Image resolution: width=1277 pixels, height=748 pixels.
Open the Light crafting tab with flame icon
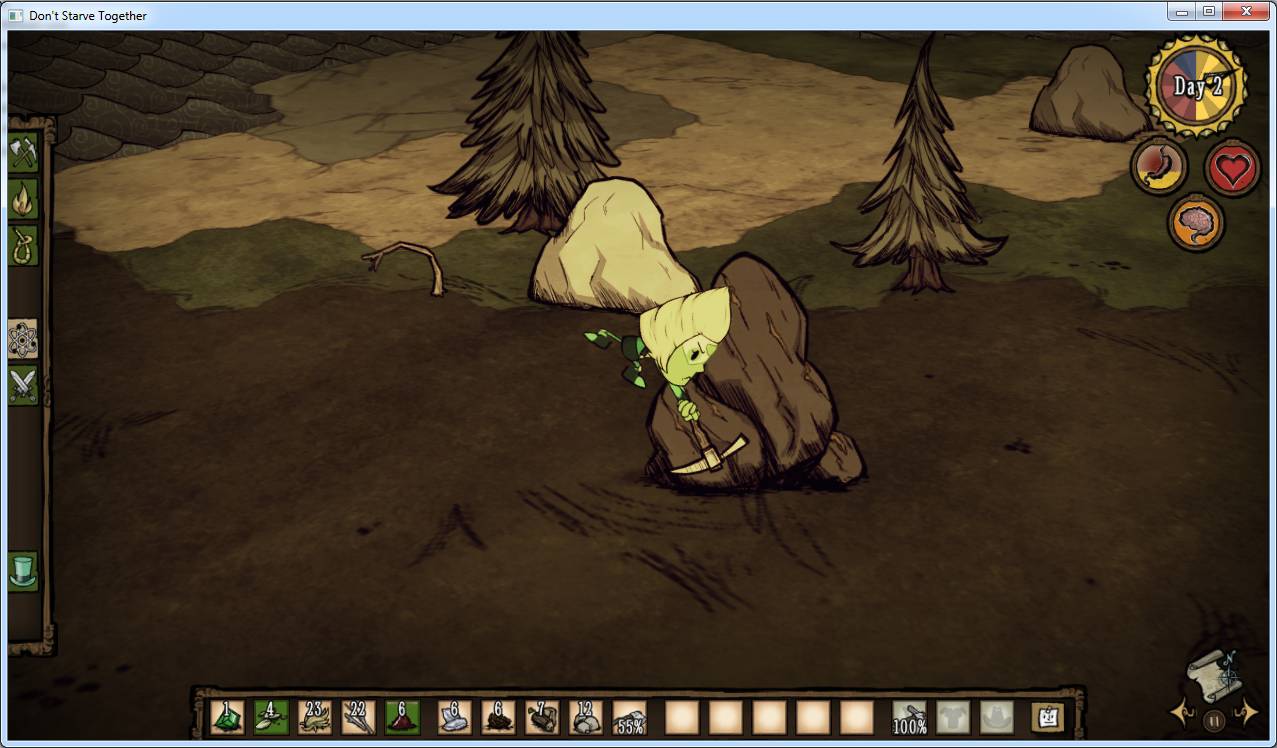[23, 199]
